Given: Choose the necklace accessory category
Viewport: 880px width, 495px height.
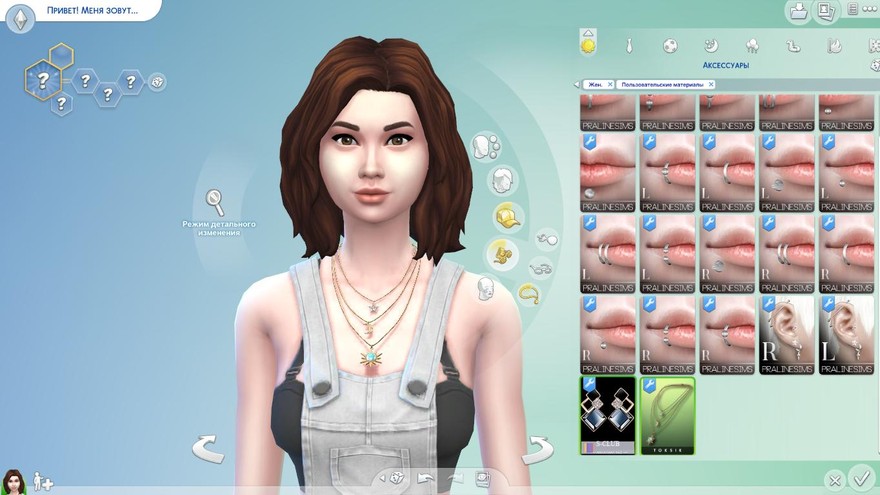Looking at the screenshot, I should [528, 294].
